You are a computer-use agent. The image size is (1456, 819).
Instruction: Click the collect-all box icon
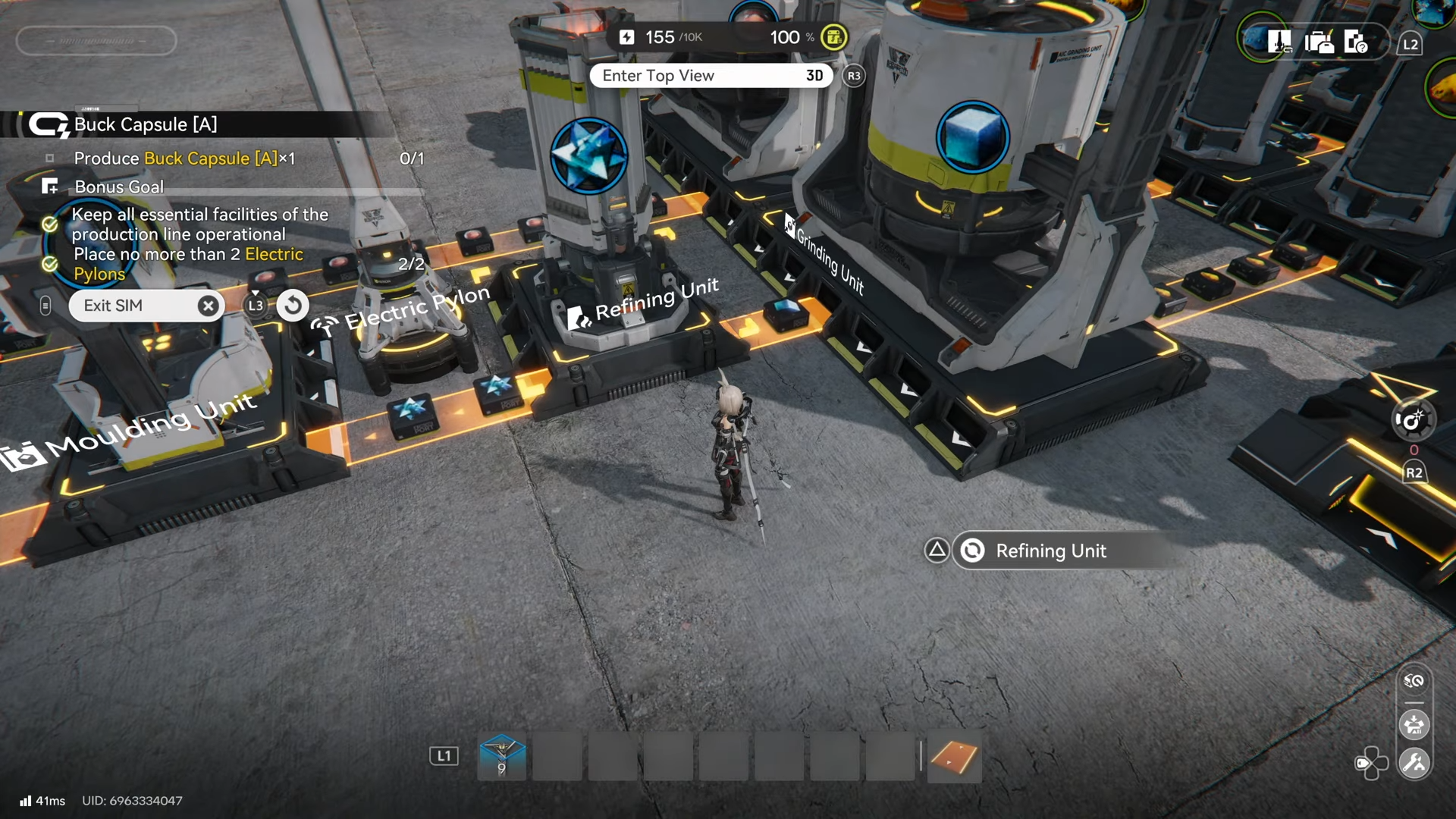pyautogui.click(x=1414, y=725)
